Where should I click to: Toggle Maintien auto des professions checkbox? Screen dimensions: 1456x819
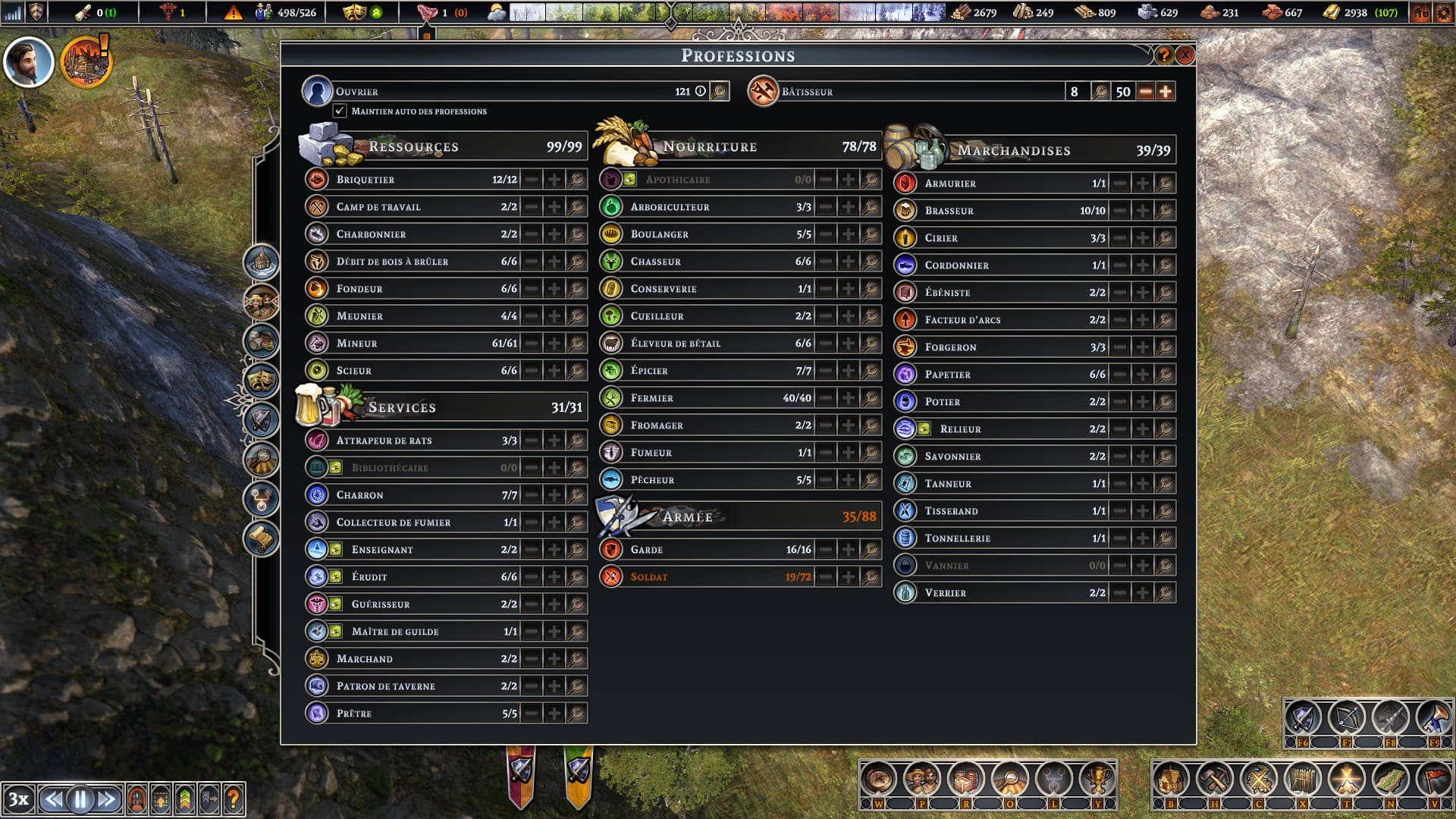click(x=340, y=111)
